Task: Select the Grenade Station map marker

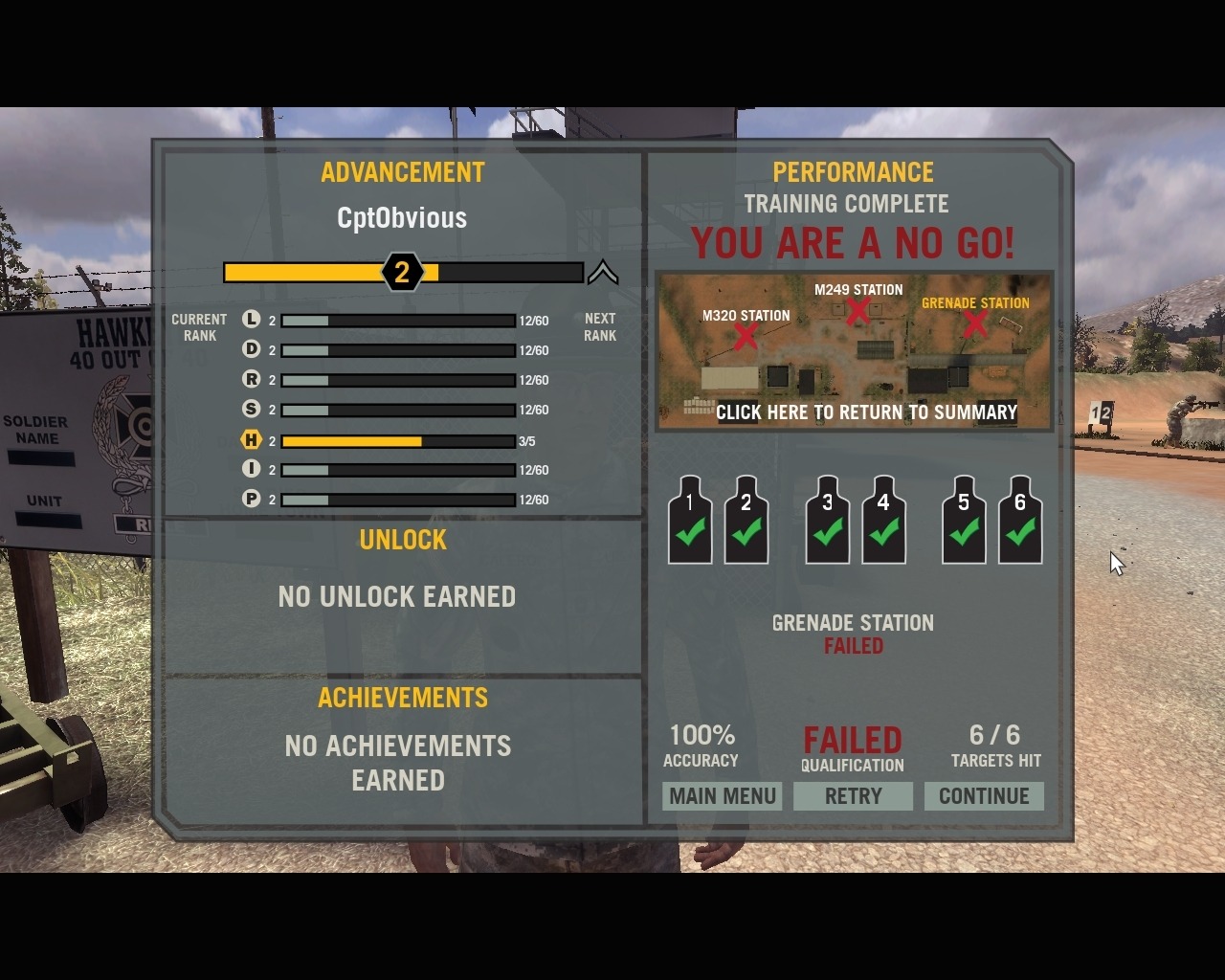Action: point(974,323)
